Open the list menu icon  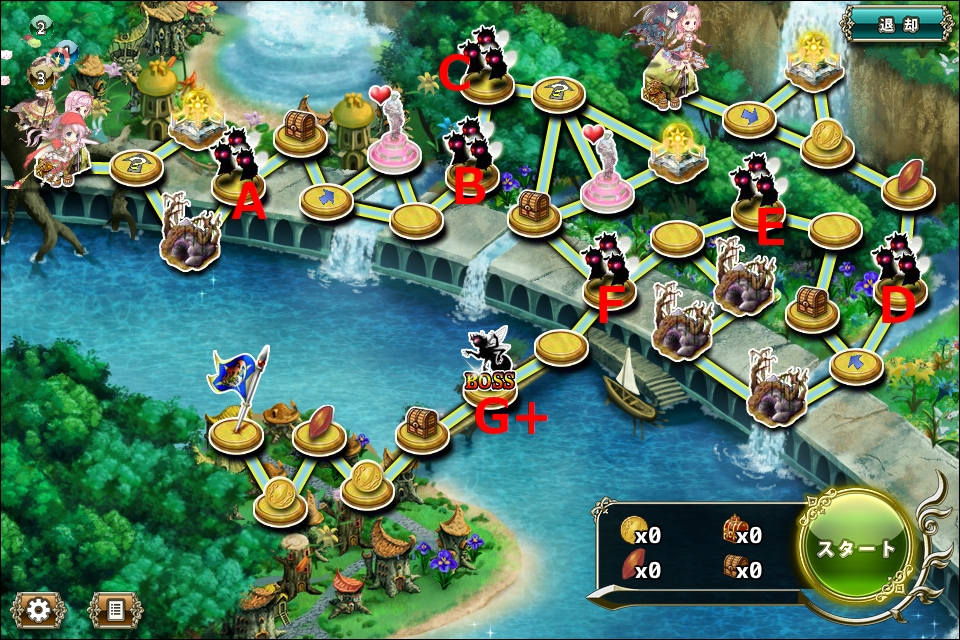(x=115, y=608)
